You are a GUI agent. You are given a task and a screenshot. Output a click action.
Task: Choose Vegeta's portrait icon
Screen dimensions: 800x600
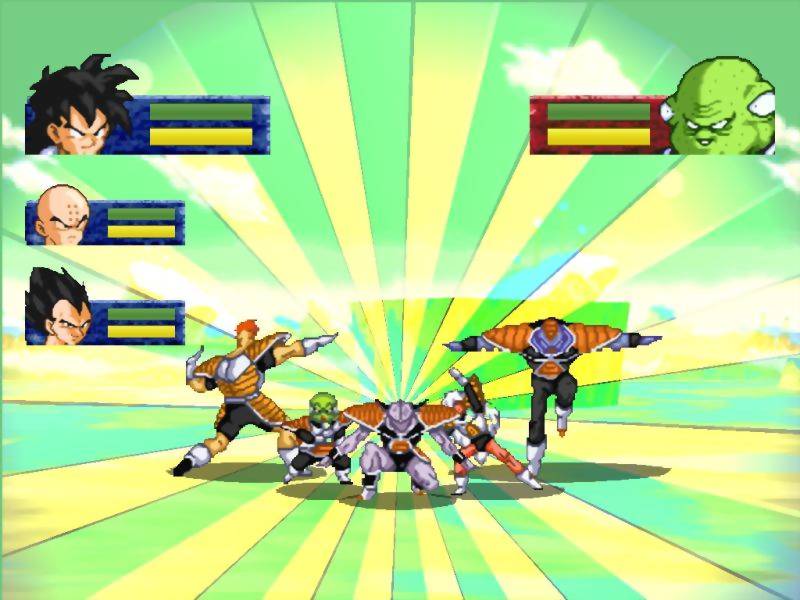(x=59, y=307)
